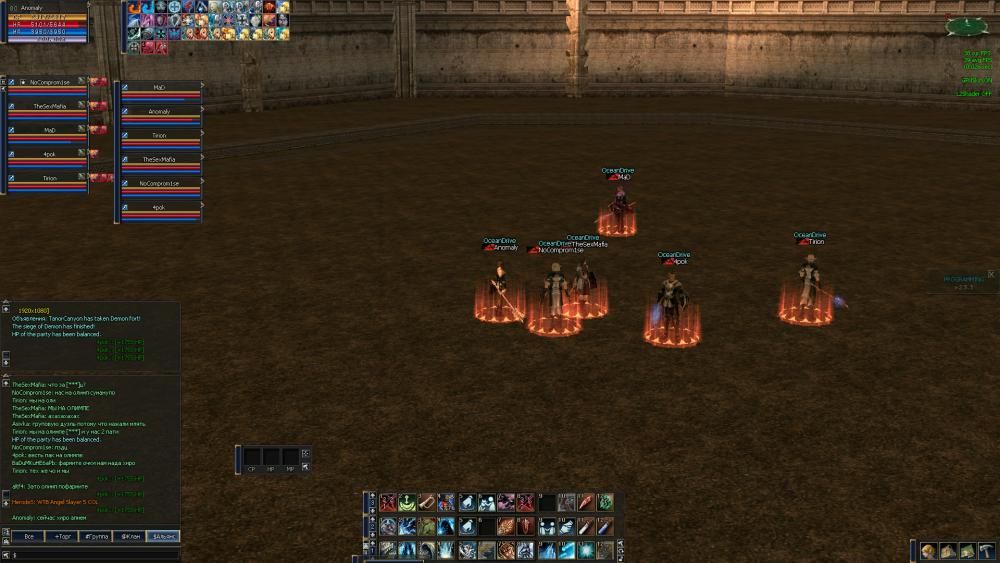Image resolution: width=1000 pixels, height=563 pixels.
Task: Target 4pok in the left party list
Action: coord(50,154)
